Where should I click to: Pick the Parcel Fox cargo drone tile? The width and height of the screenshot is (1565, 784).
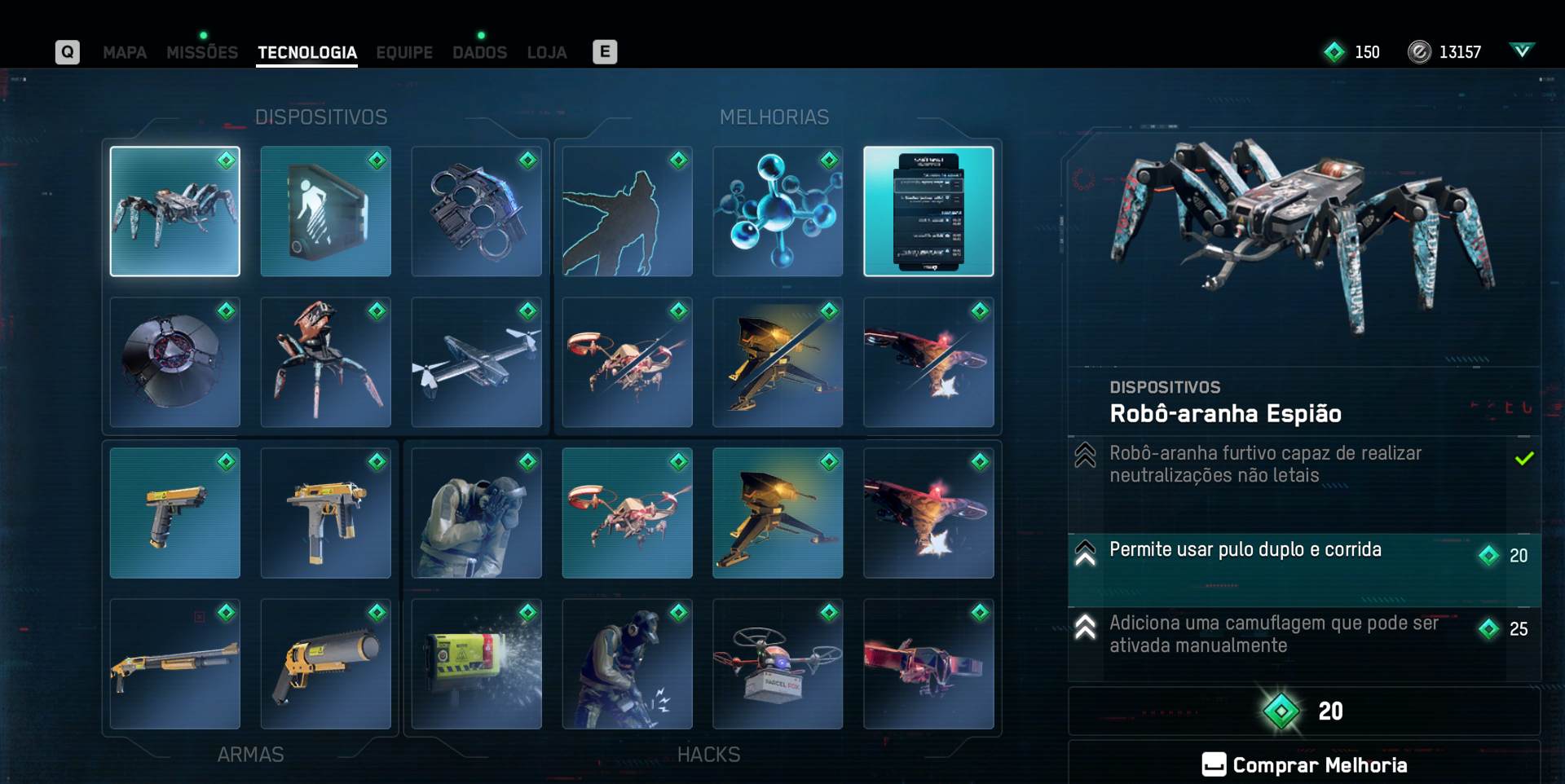click(x=778, y=664)
